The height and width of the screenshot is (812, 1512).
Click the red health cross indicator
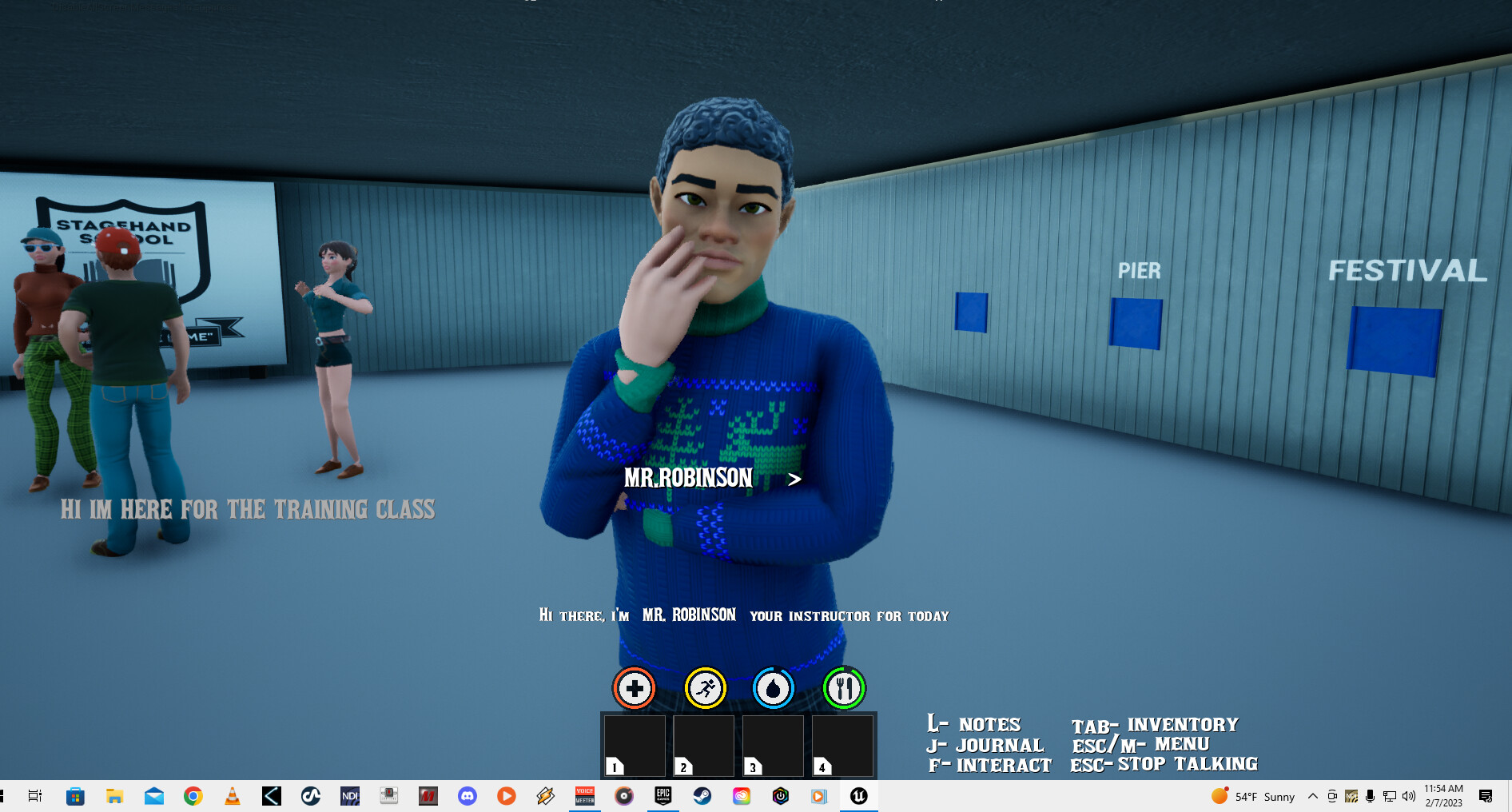coord(634,687)
